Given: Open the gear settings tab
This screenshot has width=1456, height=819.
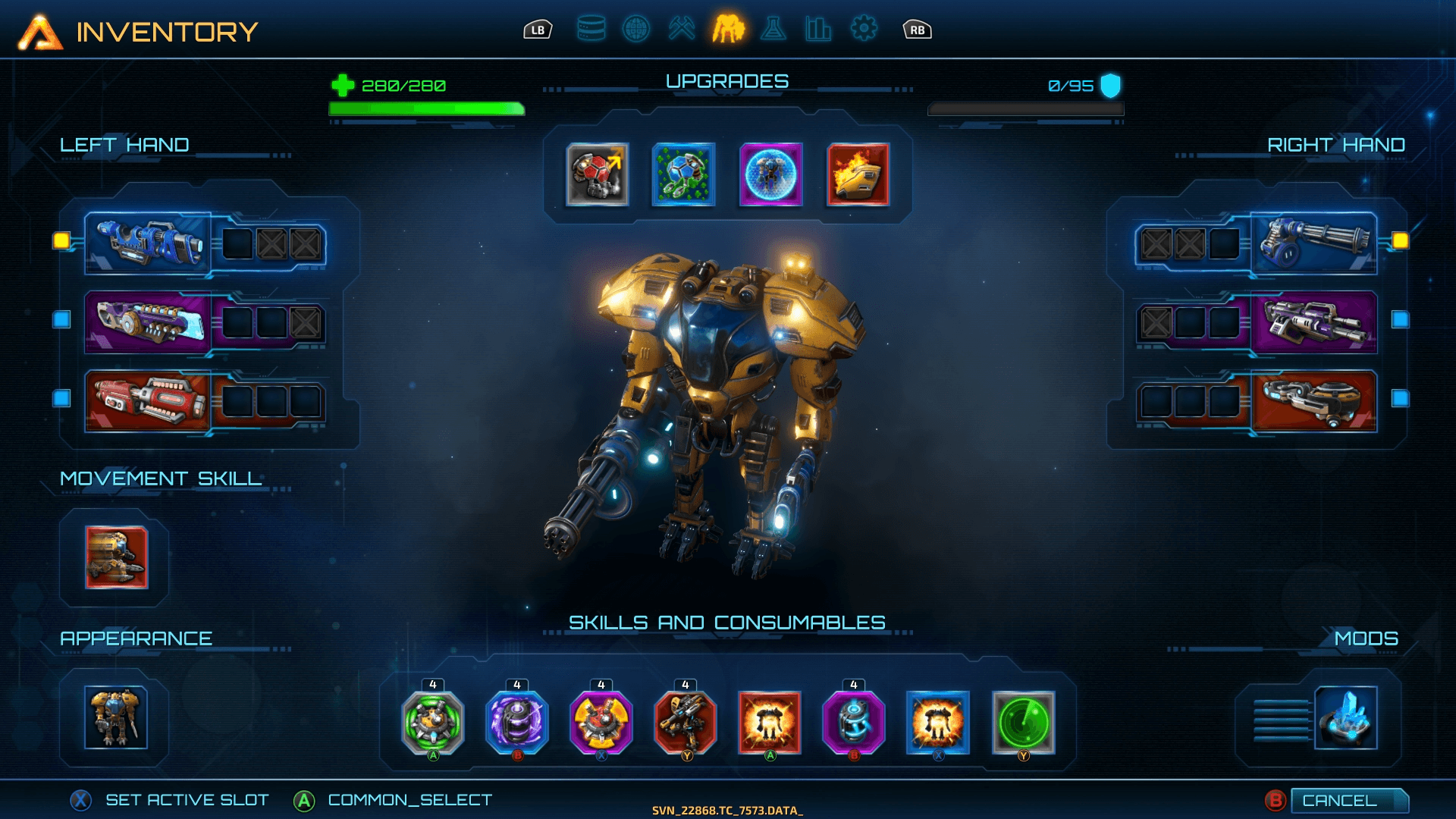Looking at the screenshot, I should click(864, 30).
